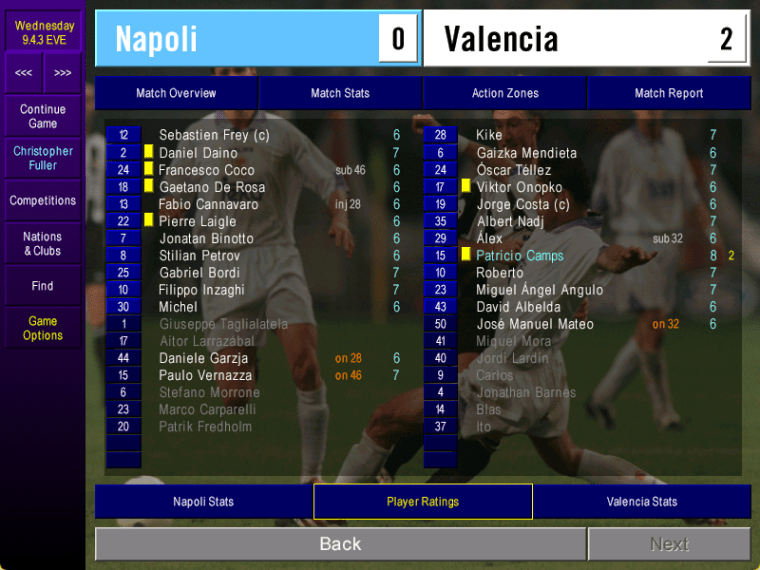Open the Competitions menu
Image resolution: width=760 pixels, height=570 pixels.
[43, 201]
